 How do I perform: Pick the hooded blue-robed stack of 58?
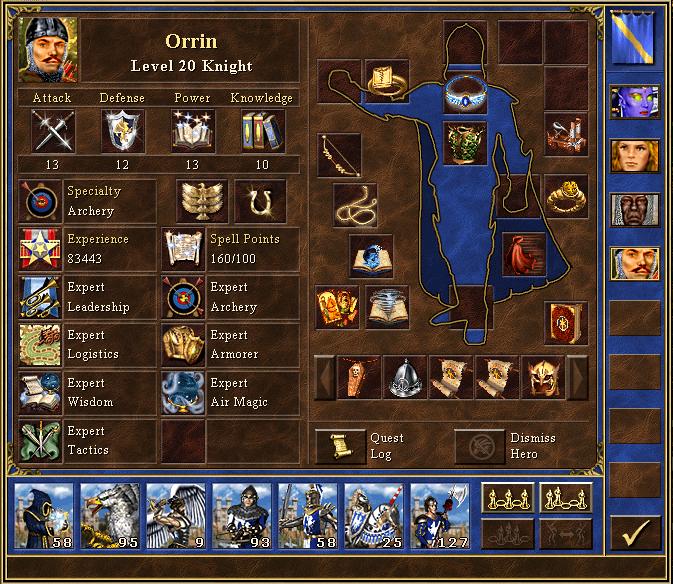click(x=44, y=518)
